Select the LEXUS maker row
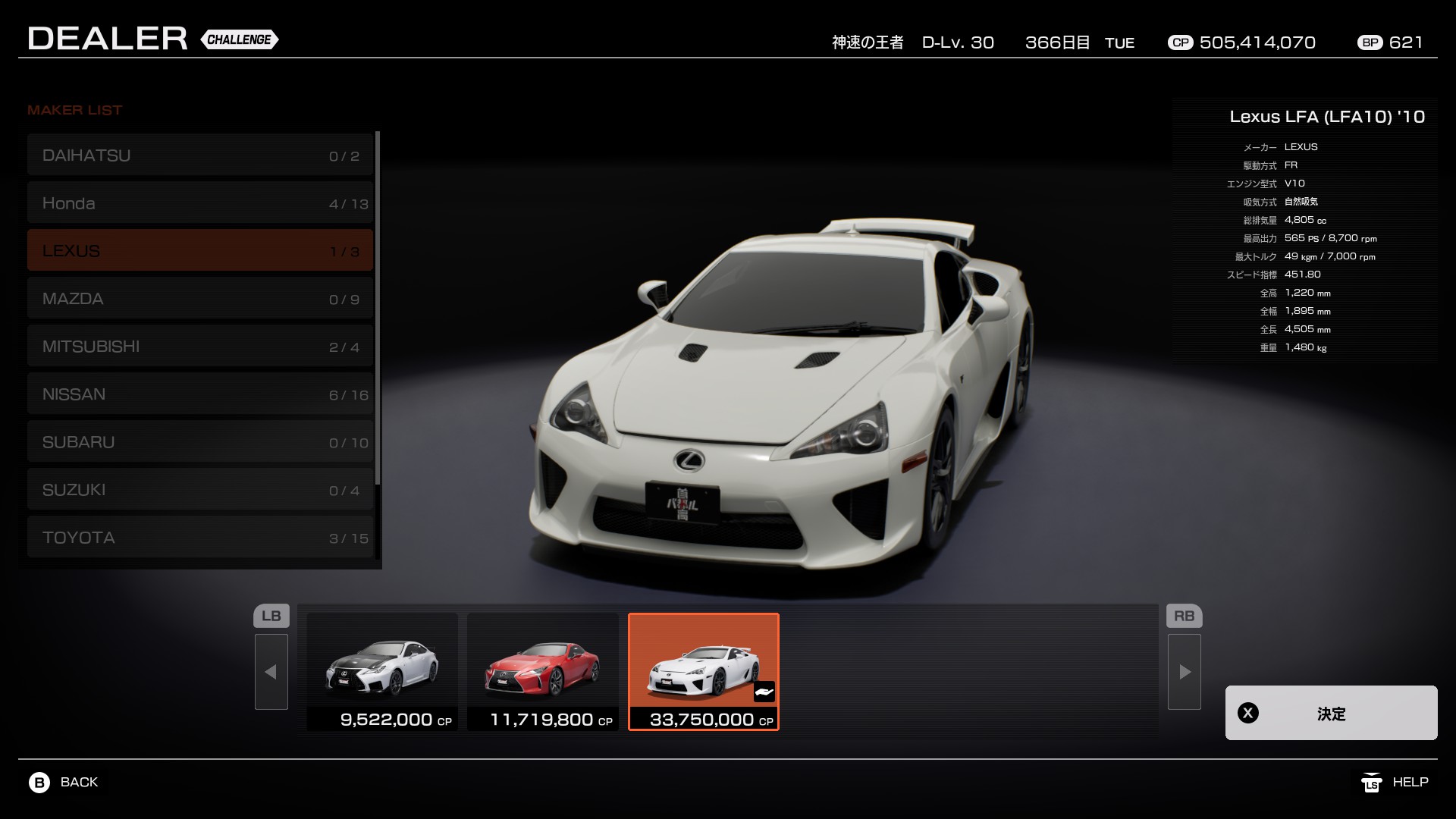Image resolution: width=1456 pixels, height=819 pixels. point(200,251)
